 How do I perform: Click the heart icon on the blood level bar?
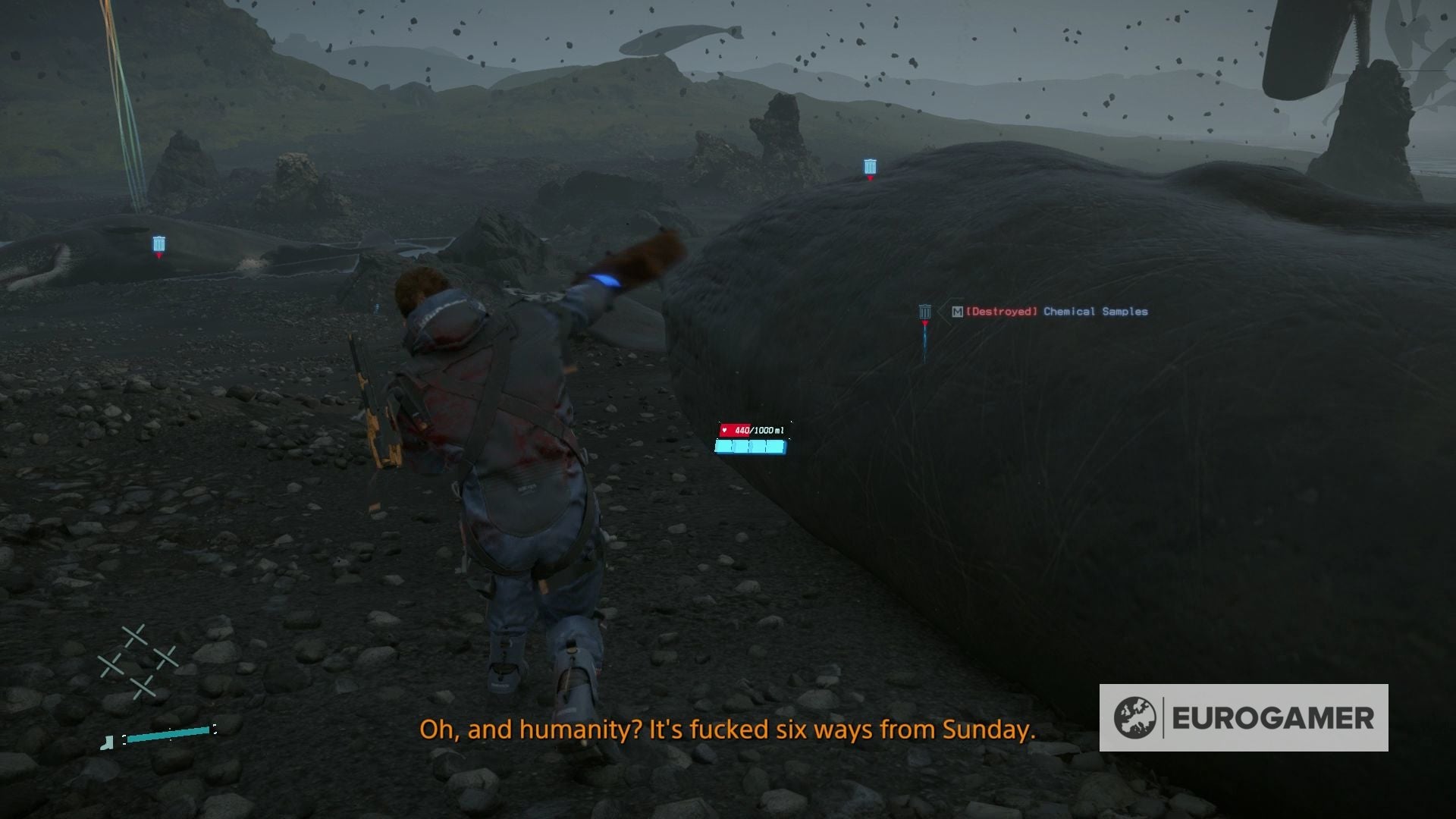pos(726,428)
